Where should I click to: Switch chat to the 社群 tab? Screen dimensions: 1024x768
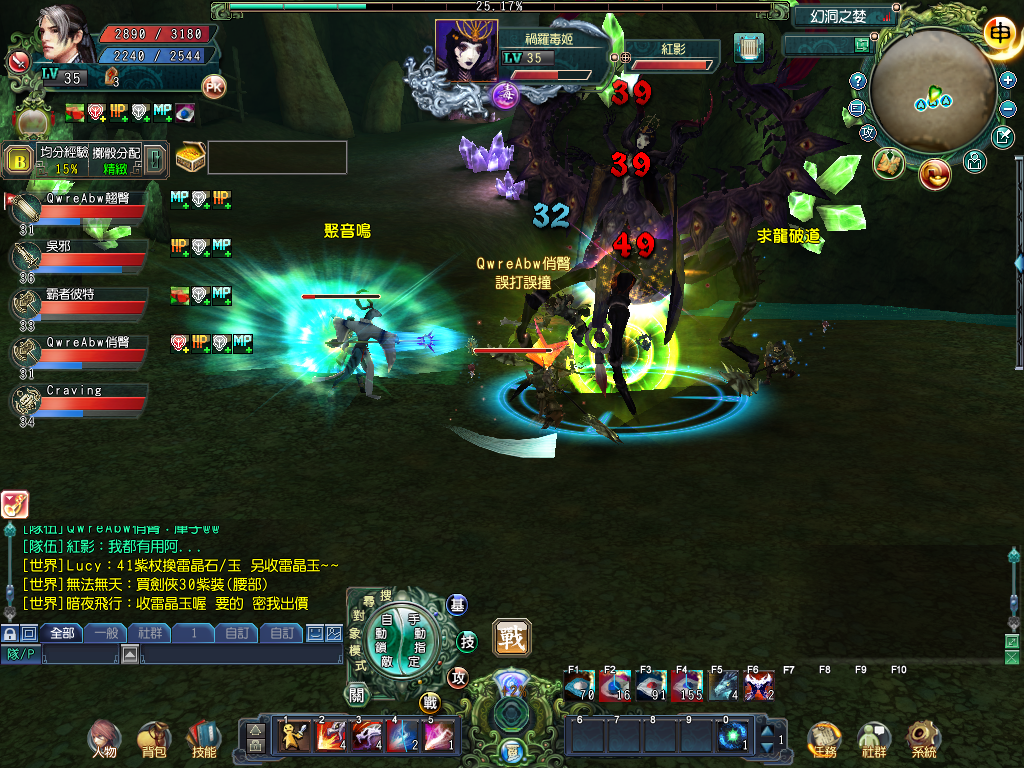(149, 633)
